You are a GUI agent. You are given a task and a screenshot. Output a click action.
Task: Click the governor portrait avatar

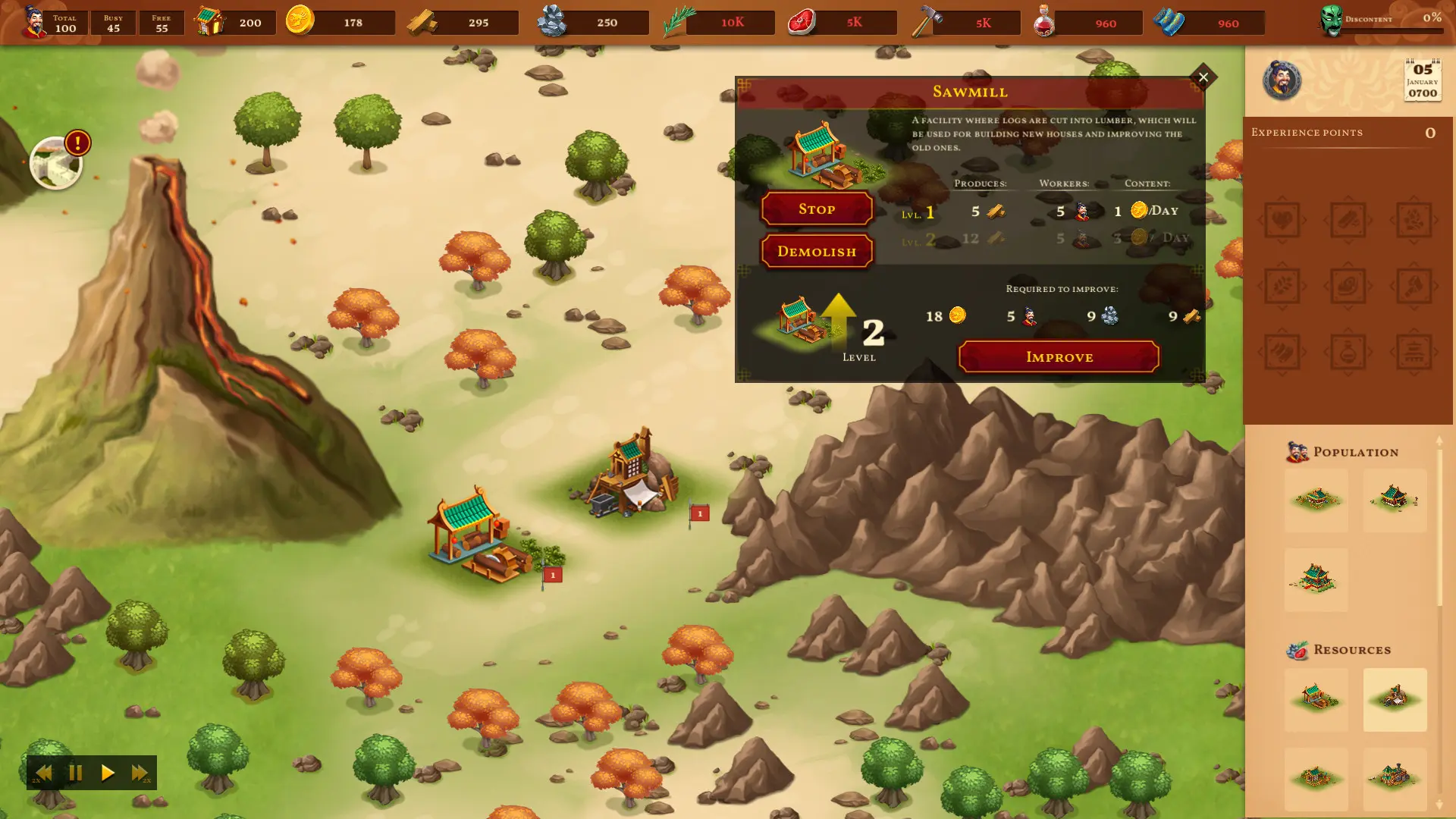tap(1283, 81)
